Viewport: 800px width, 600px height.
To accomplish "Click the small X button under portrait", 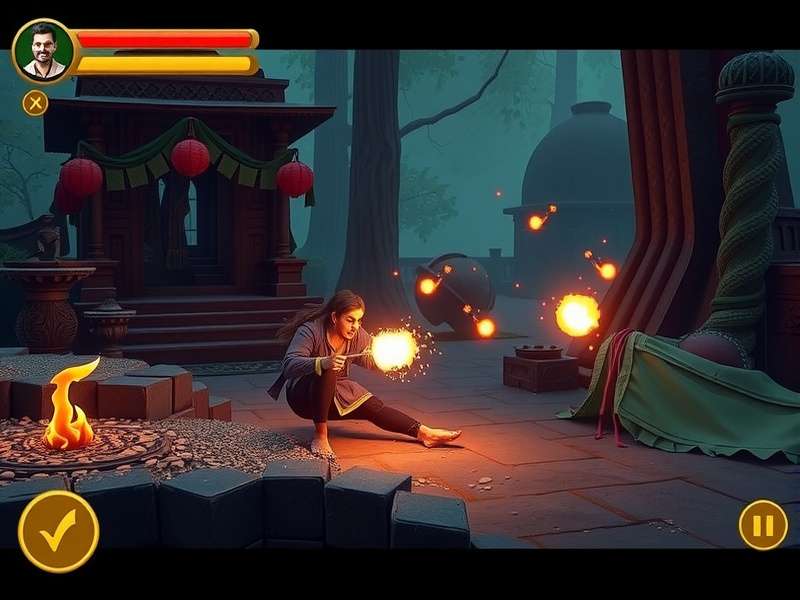I will [x=35, y=102].
